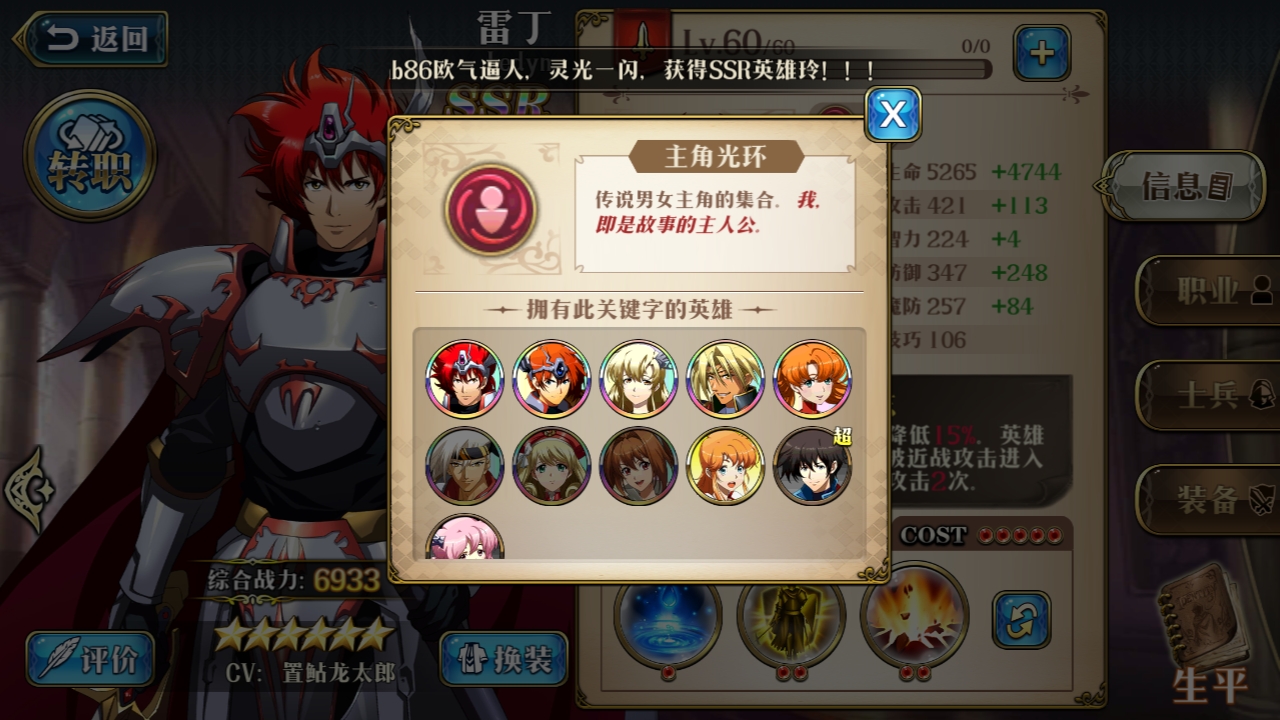The height and width of the screenshot is (720, 1280).
Task: Select the hero portrait marked 超
Action: tap(811, 464)
